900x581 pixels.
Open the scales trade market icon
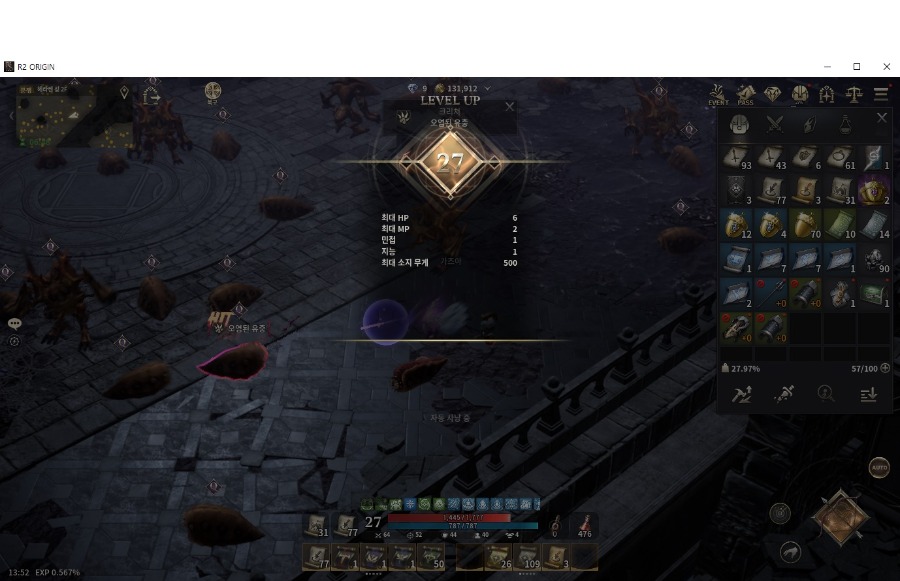(x=853, y=95)
